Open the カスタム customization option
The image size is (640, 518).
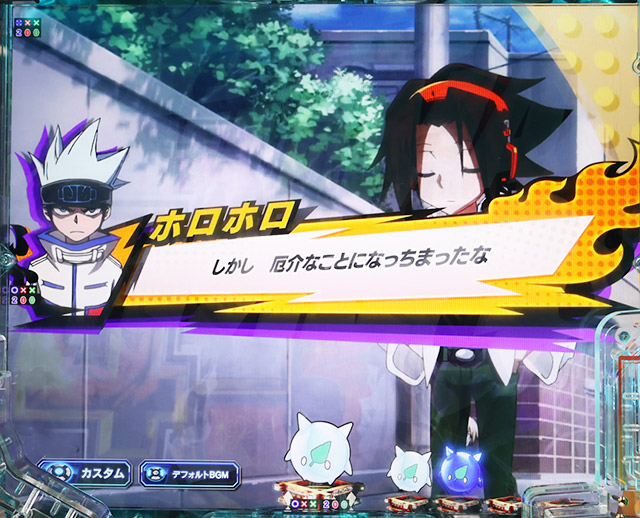point(87,472)
